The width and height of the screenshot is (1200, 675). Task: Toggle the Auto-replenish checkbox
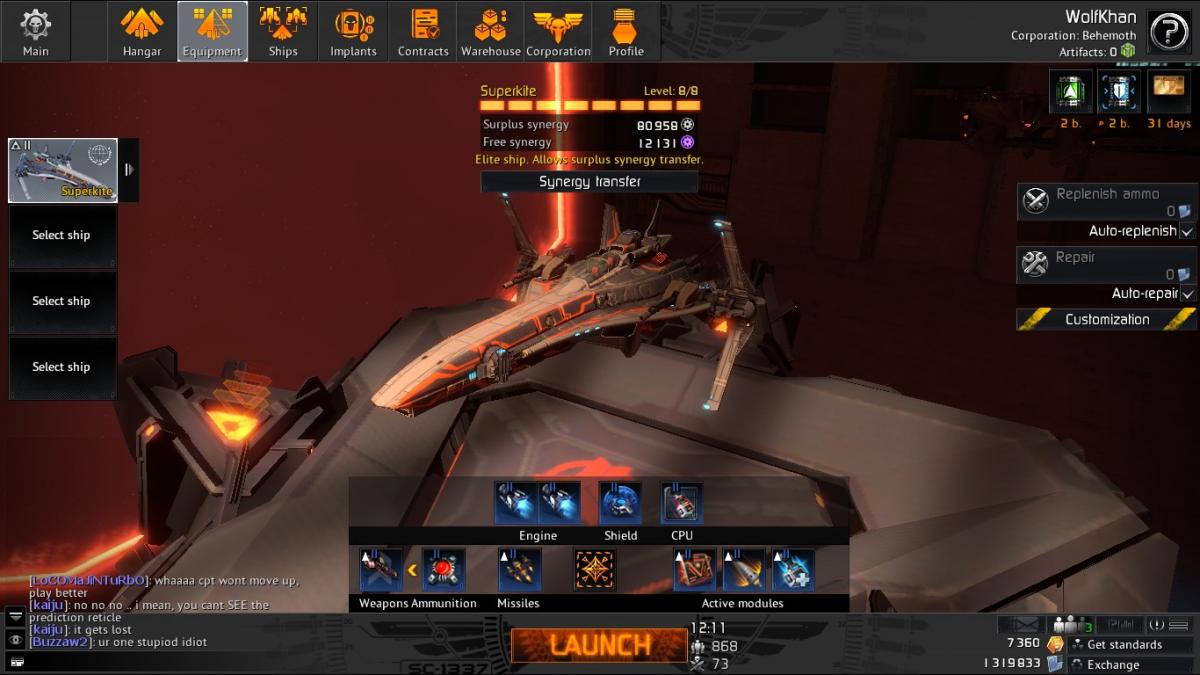(1187, 231)
